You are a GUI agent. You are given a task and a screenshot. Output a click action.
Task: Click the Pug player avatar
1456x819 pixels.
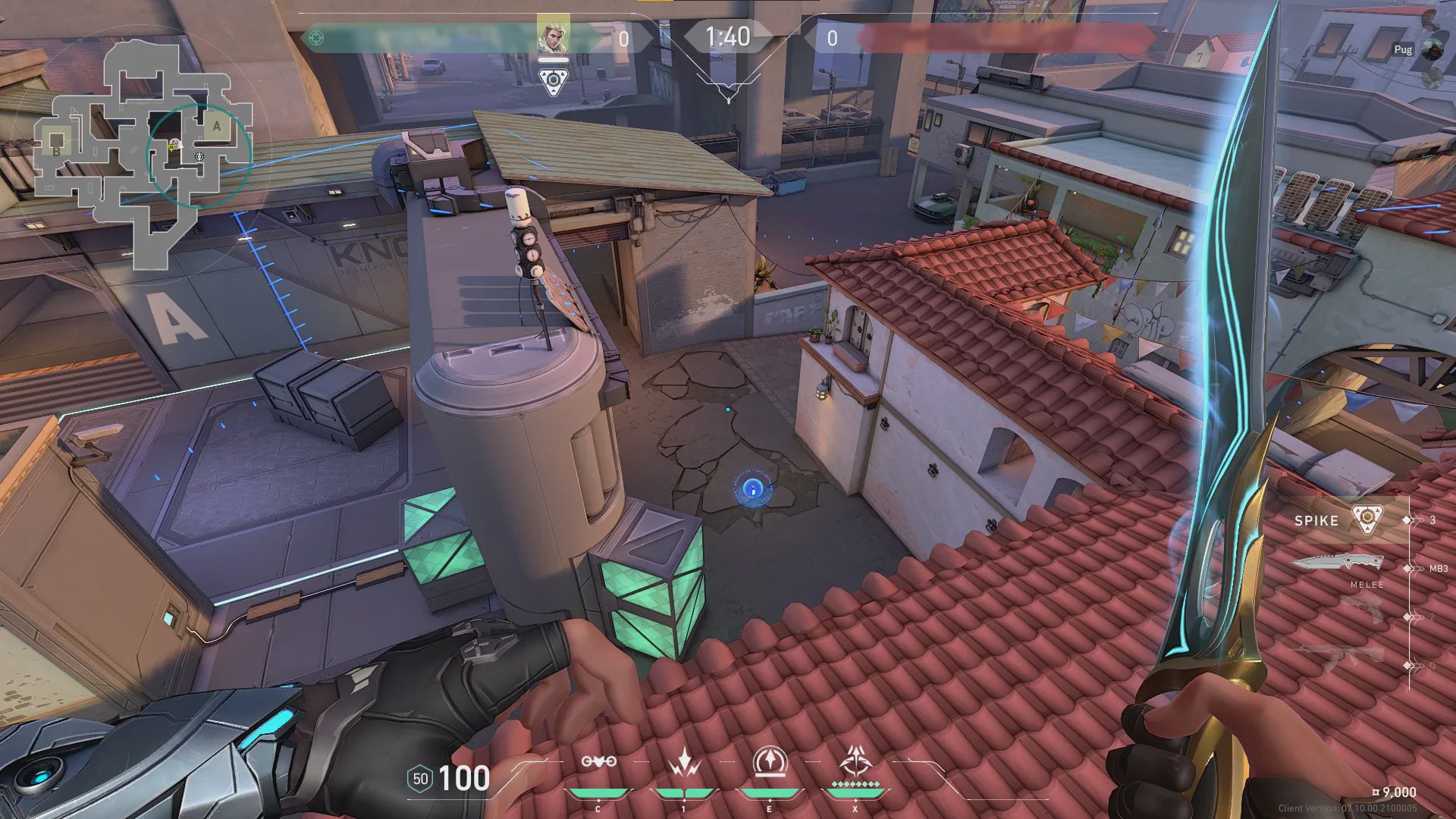point(1432,49)
